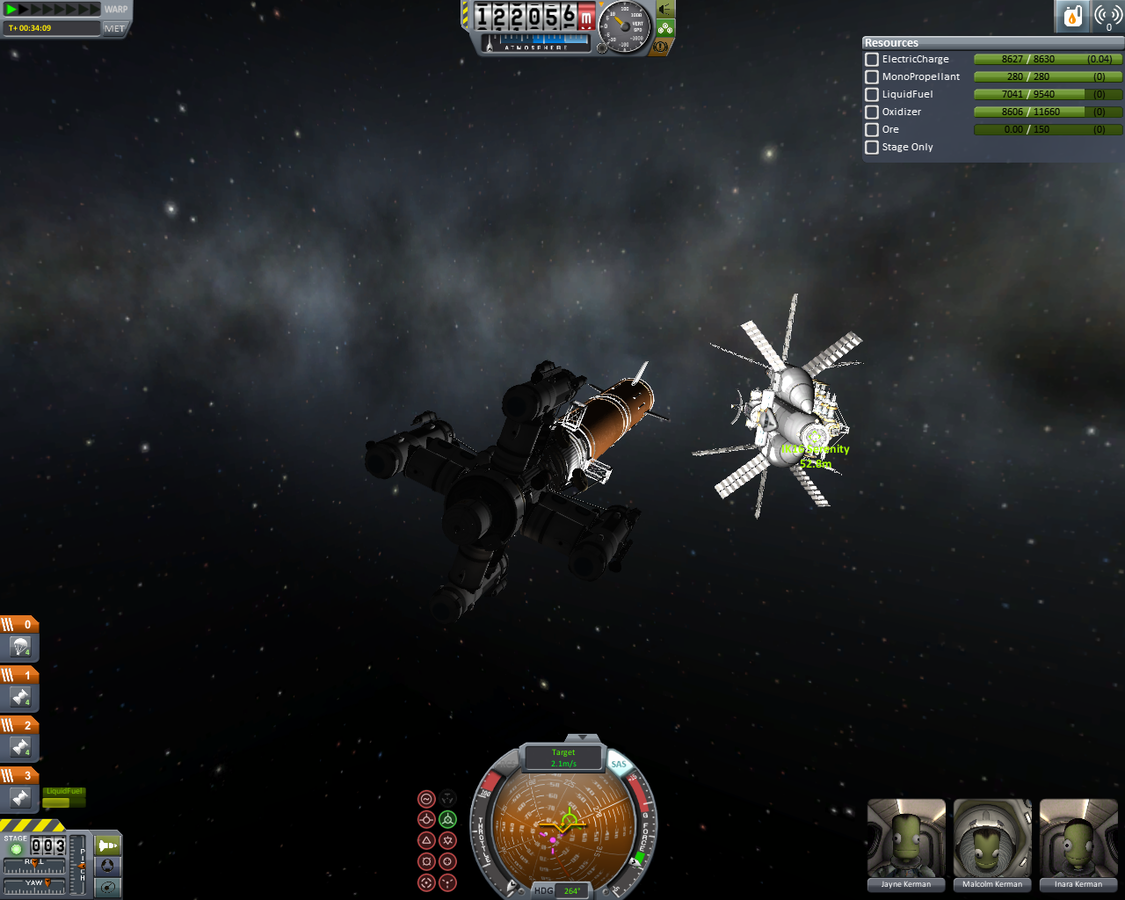Toggle the resources panel fuel icon
The height and width of the screenshot is (900, 1125).
(1072, 17)
